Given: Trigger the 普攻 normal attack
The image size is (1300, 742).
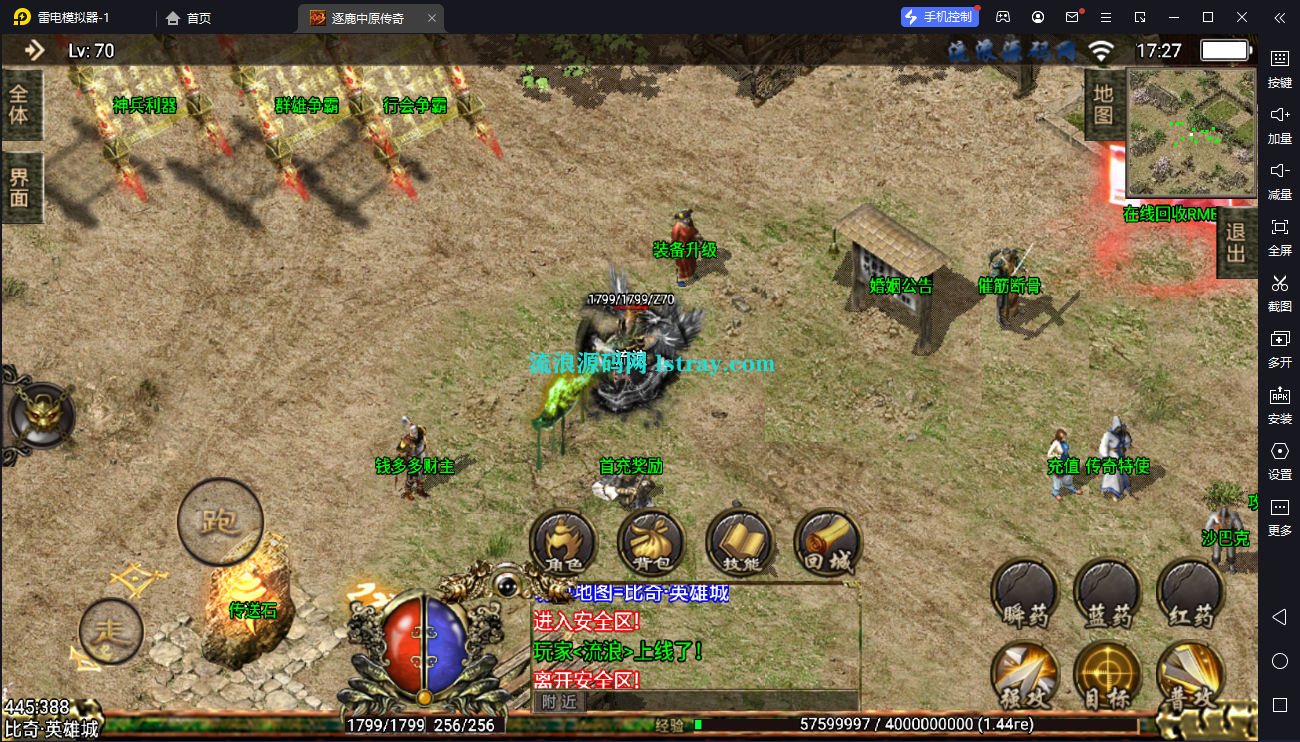Looking at the screenshot, I should [x=1190, y=675].
